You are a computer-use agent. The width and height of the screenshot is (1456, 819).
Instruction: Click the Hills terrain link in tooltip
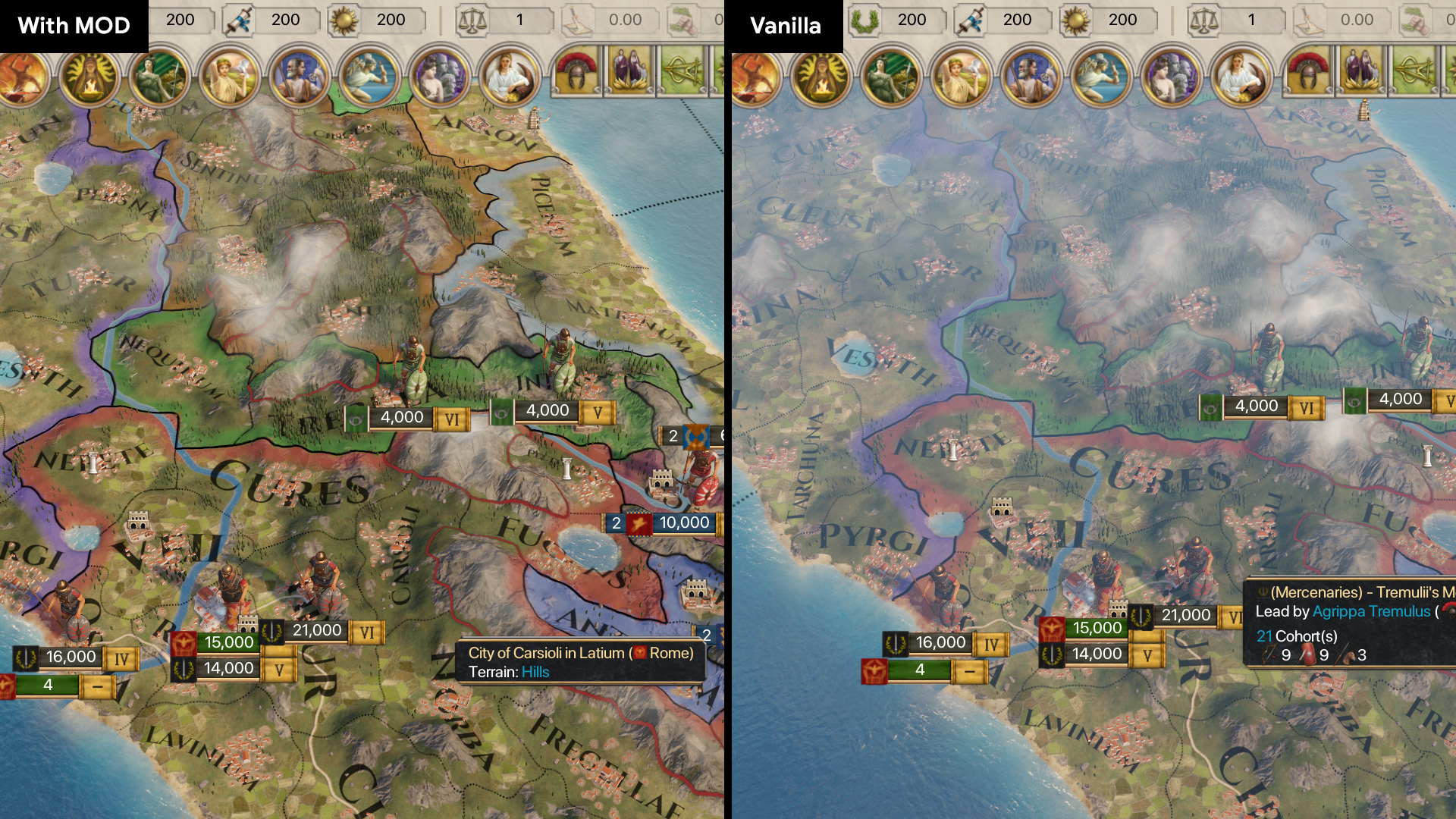click(536, 672)
